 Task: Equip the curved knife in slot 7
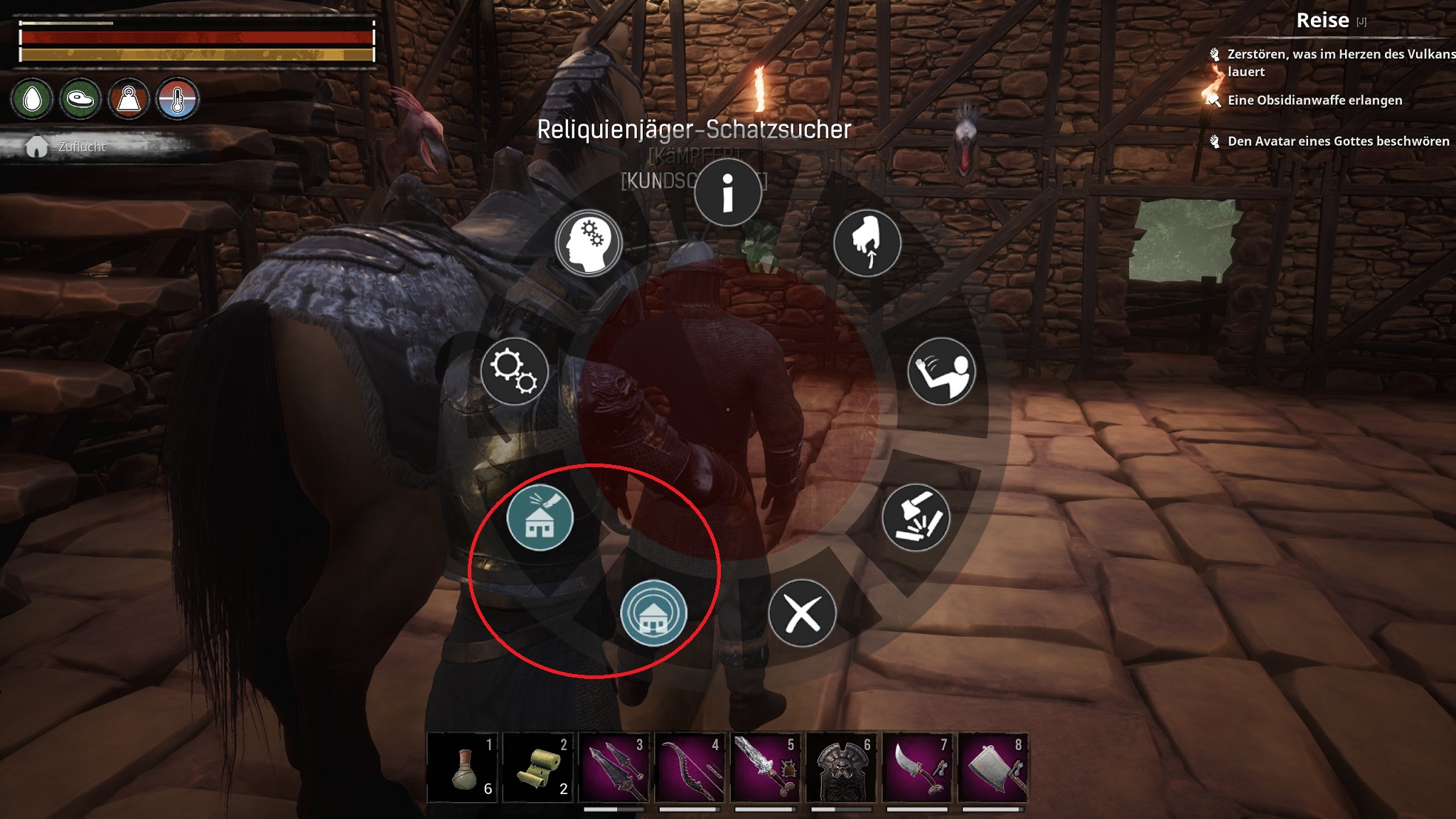(917, 768)
